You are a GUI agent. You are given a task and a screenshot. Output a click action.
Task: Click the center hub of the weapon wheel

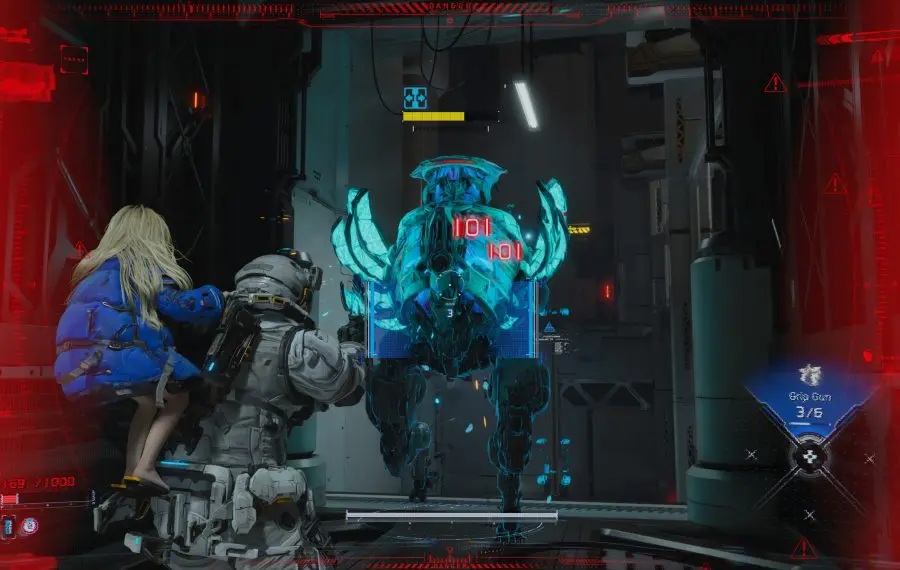812,457
